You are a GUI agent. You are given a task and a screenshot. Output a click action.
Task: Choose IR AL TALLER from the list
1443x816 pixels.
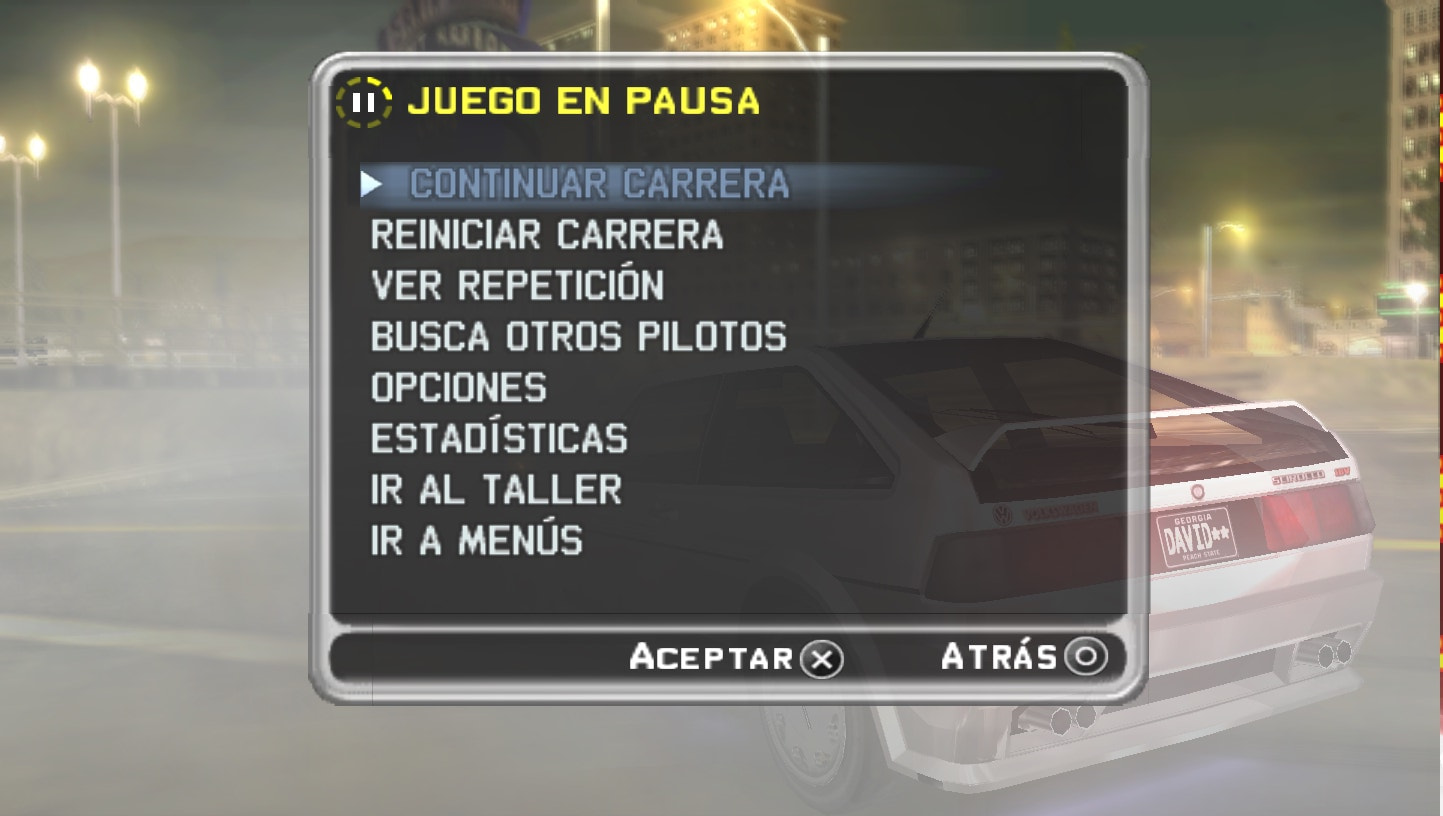tap(495, 490)
